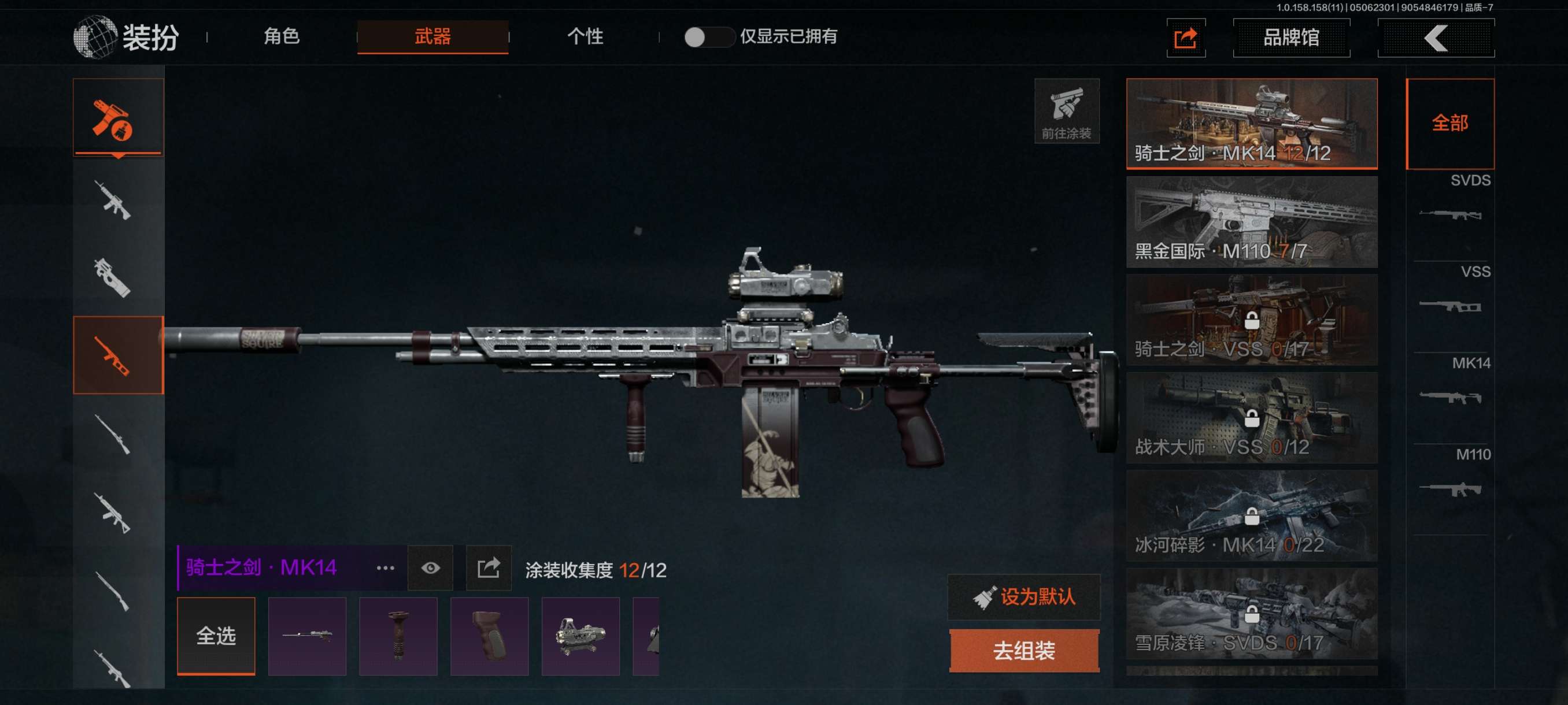The width and height of the screenshot is (1568, 705).
Task: Click 设为默认 button
Action: (x=1024, y=597)
